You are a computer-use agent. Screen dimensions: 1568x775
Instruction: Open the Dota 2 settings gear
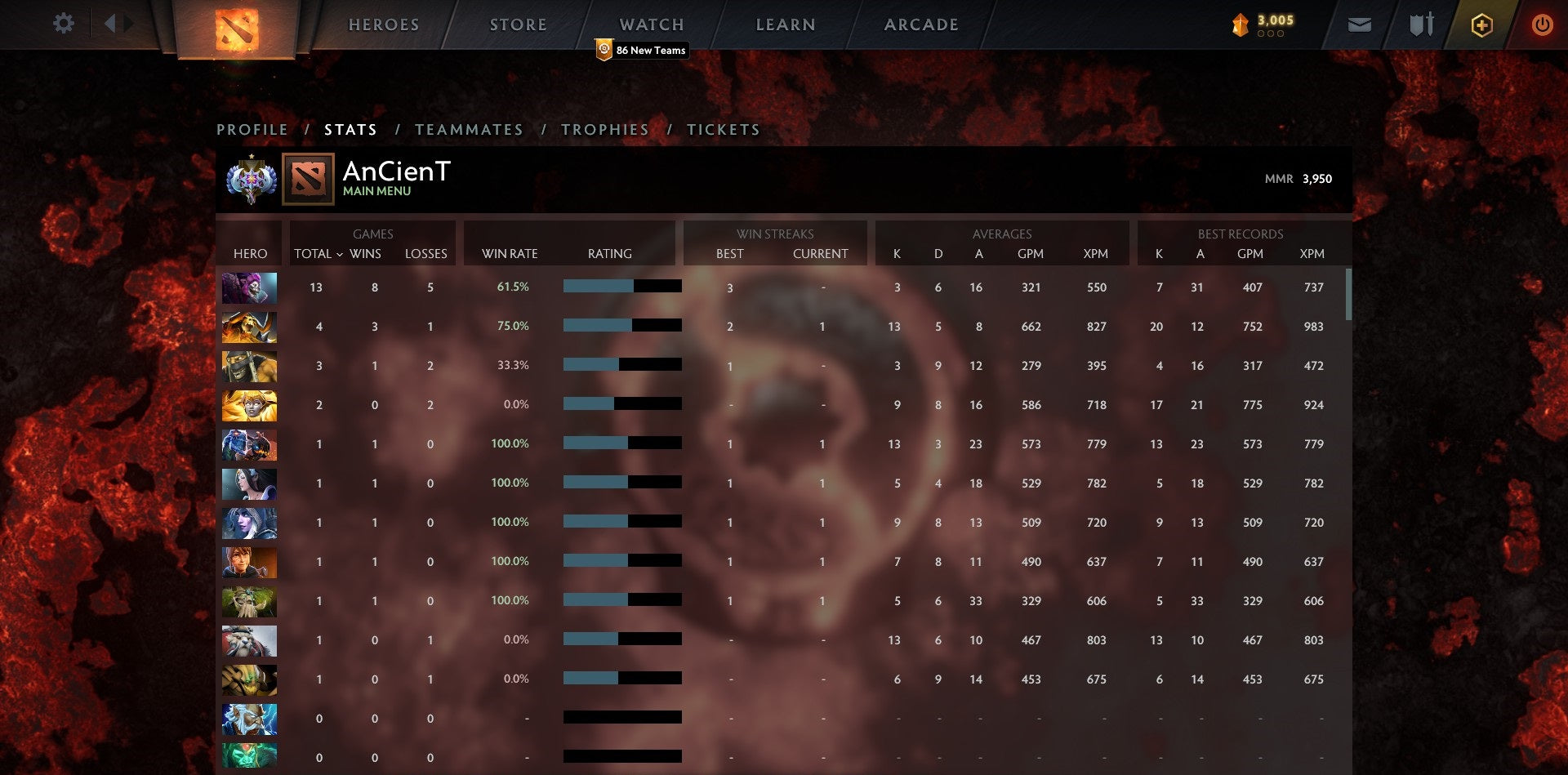click(62, 23)
